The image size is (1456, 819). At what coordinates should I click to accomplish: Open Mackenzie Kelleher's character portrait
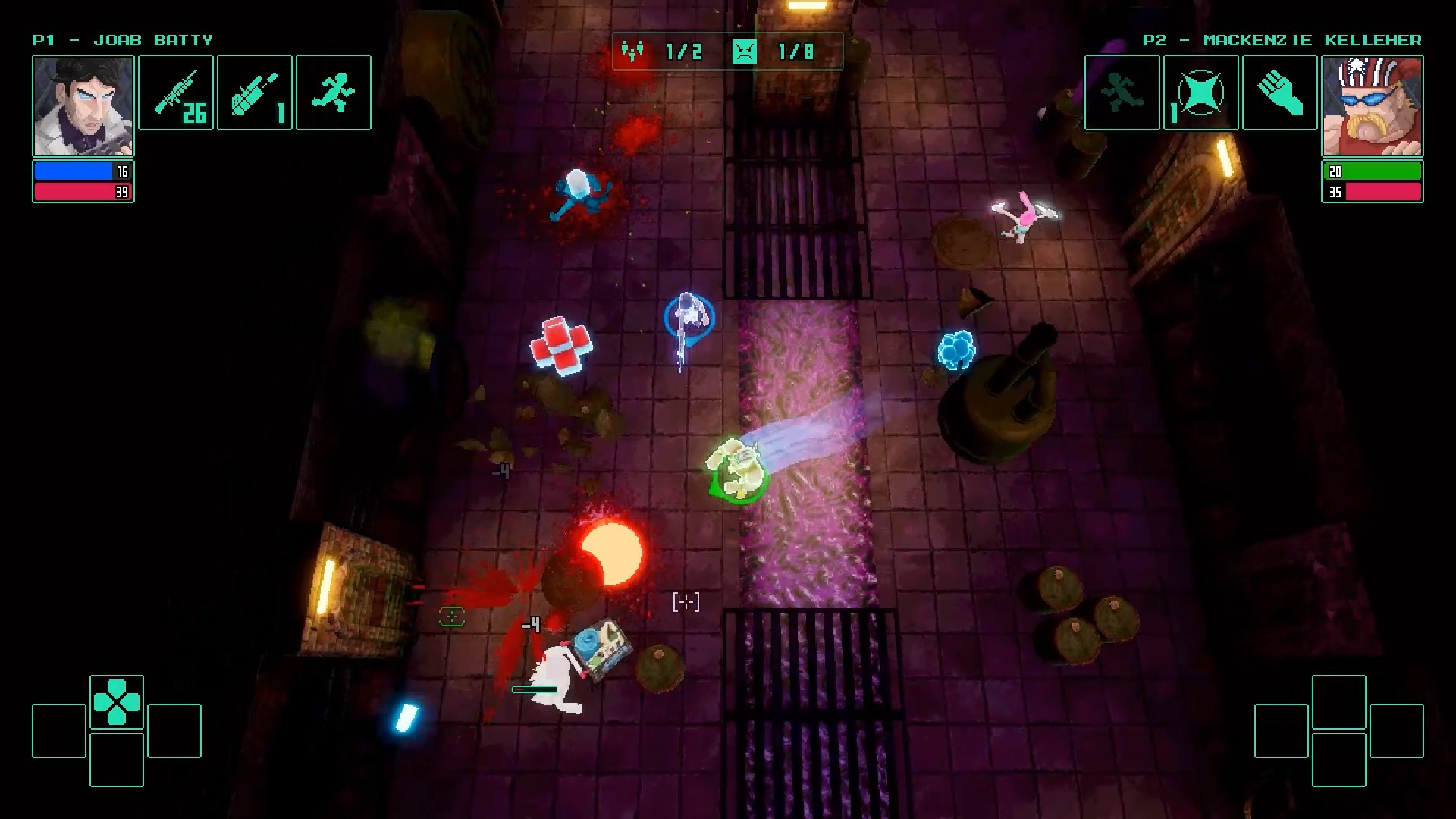1372,105
